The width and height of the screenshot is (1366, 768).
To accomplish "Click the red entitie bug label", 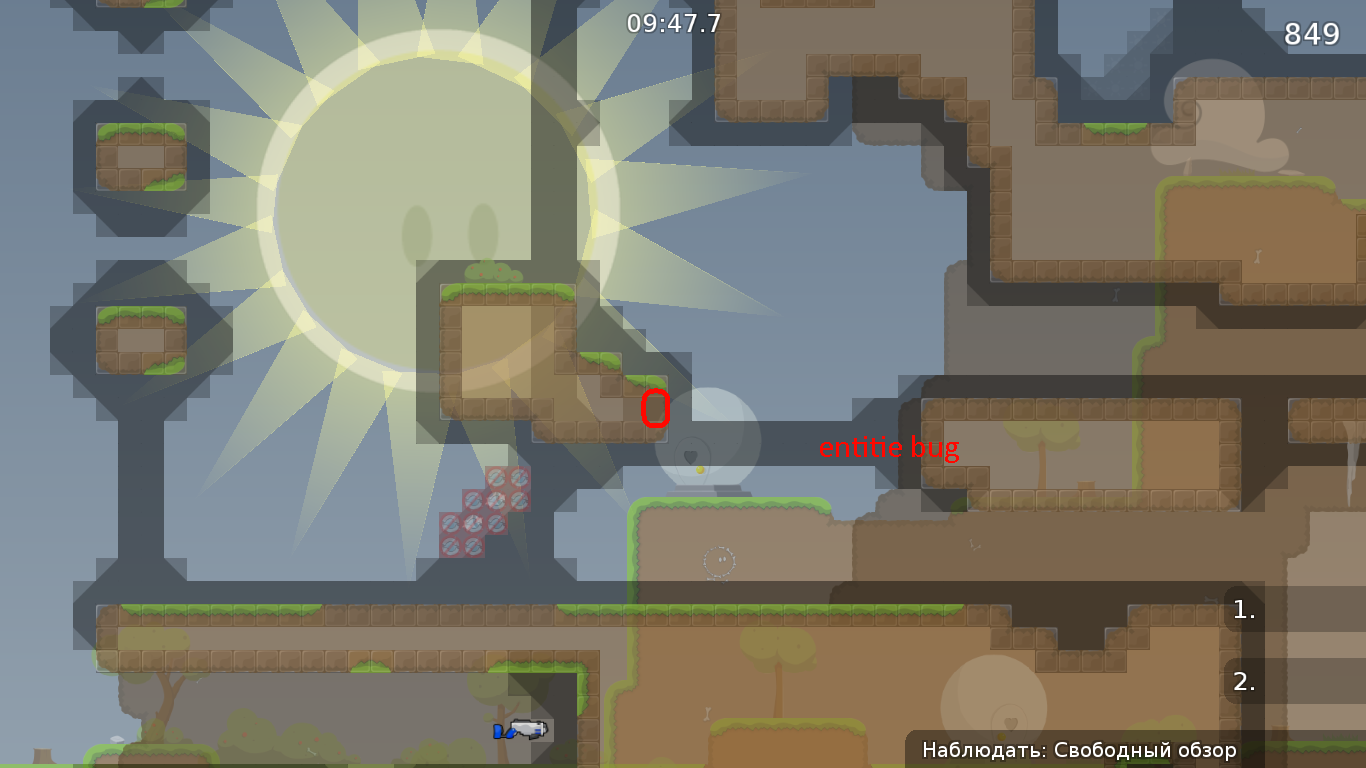I will pyautogui.click(x=888, y=449).
